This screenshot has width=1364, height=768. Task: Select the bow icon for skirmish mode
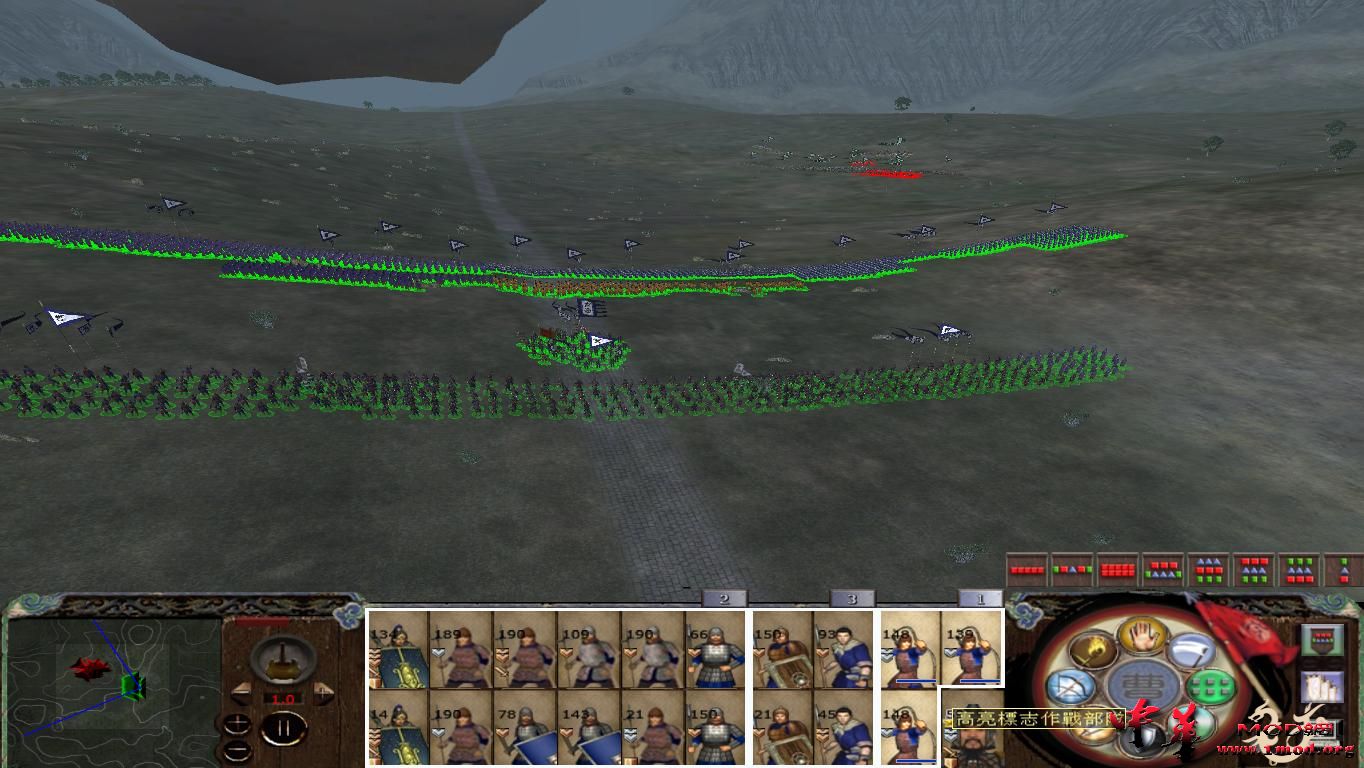[x=1074, y=687]
